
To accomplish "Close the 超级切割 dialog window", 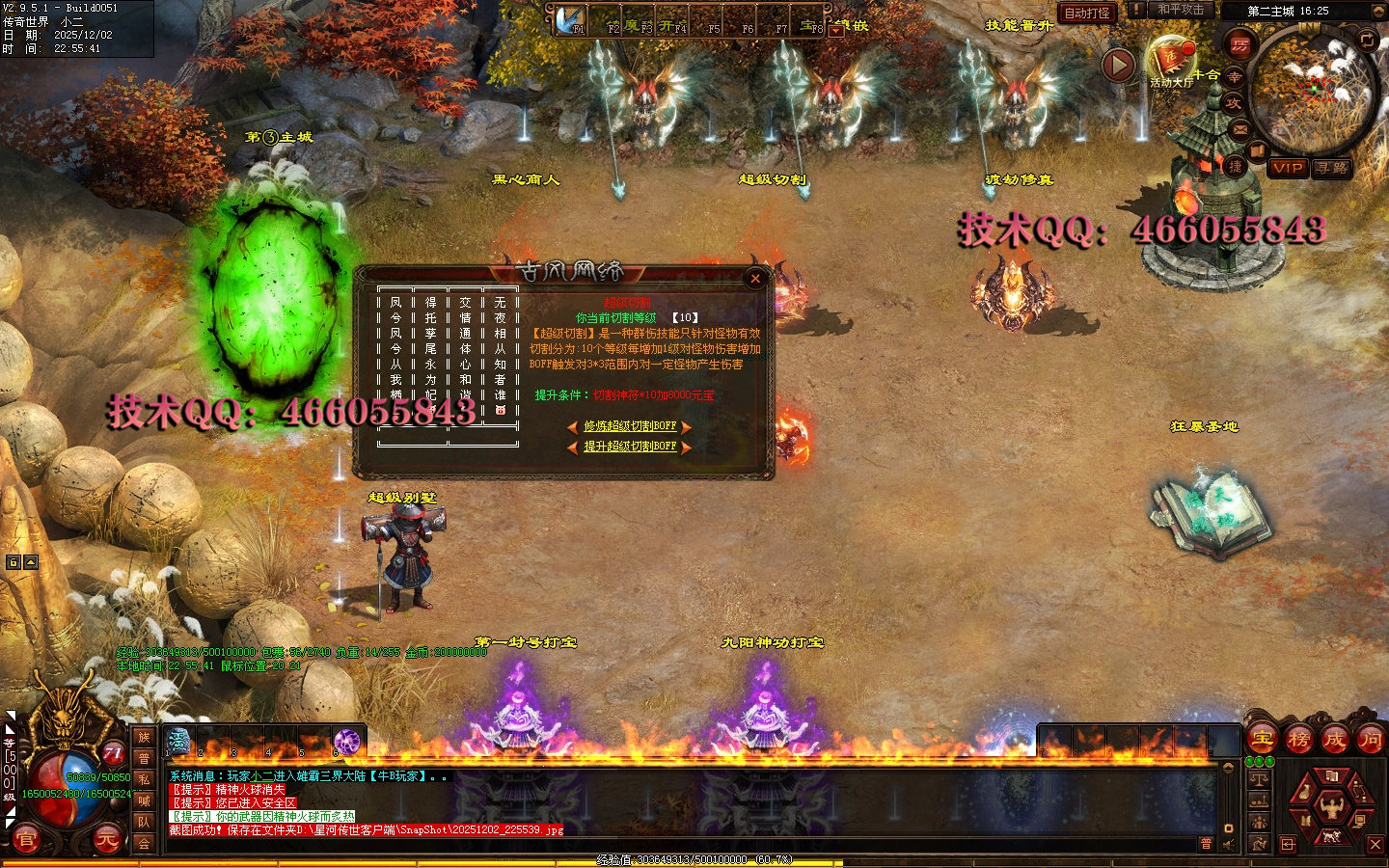I will tap(755, 279).
